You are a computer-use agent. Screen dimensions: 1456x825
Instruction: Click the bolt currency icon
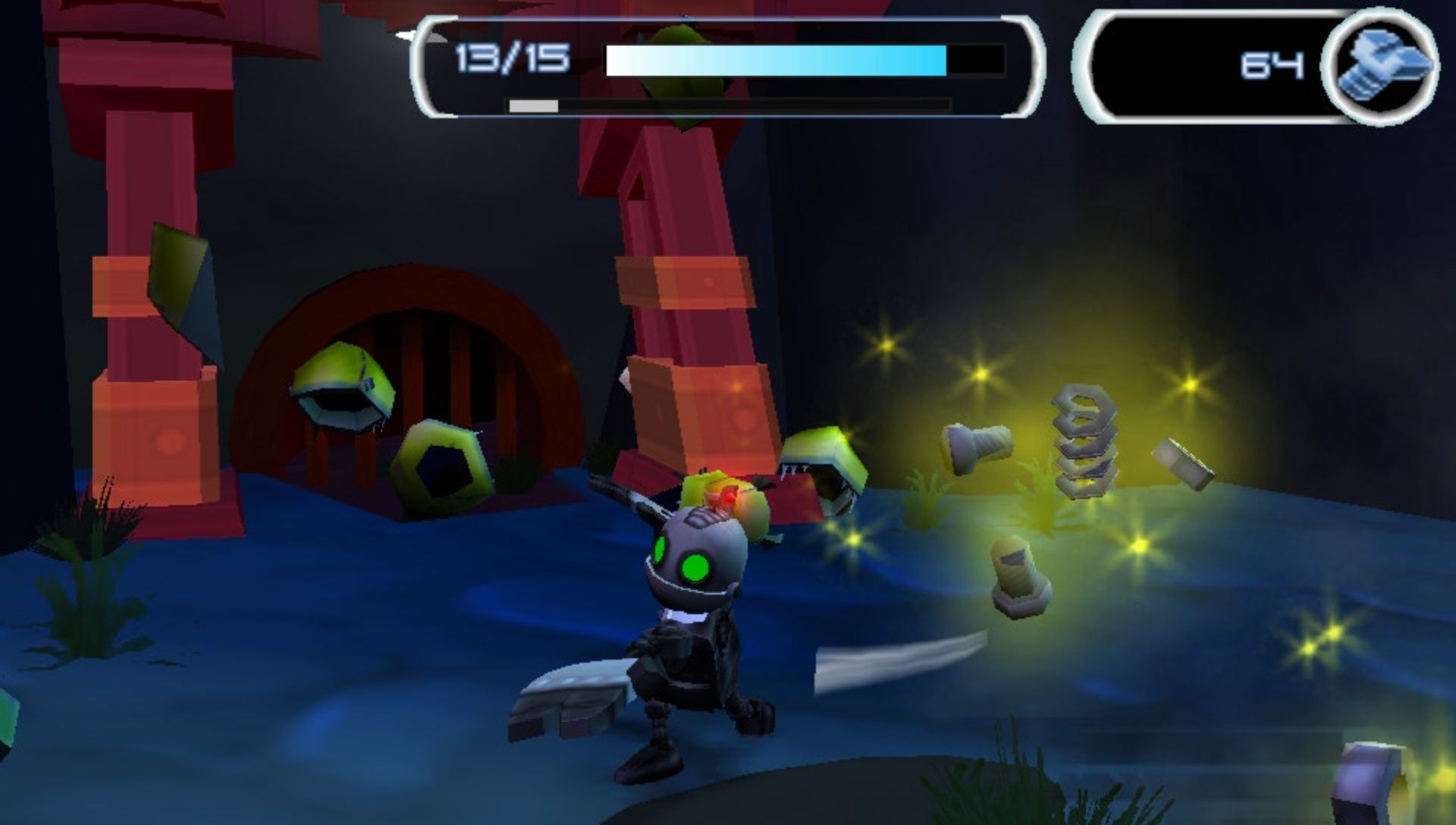[1379, 67]
